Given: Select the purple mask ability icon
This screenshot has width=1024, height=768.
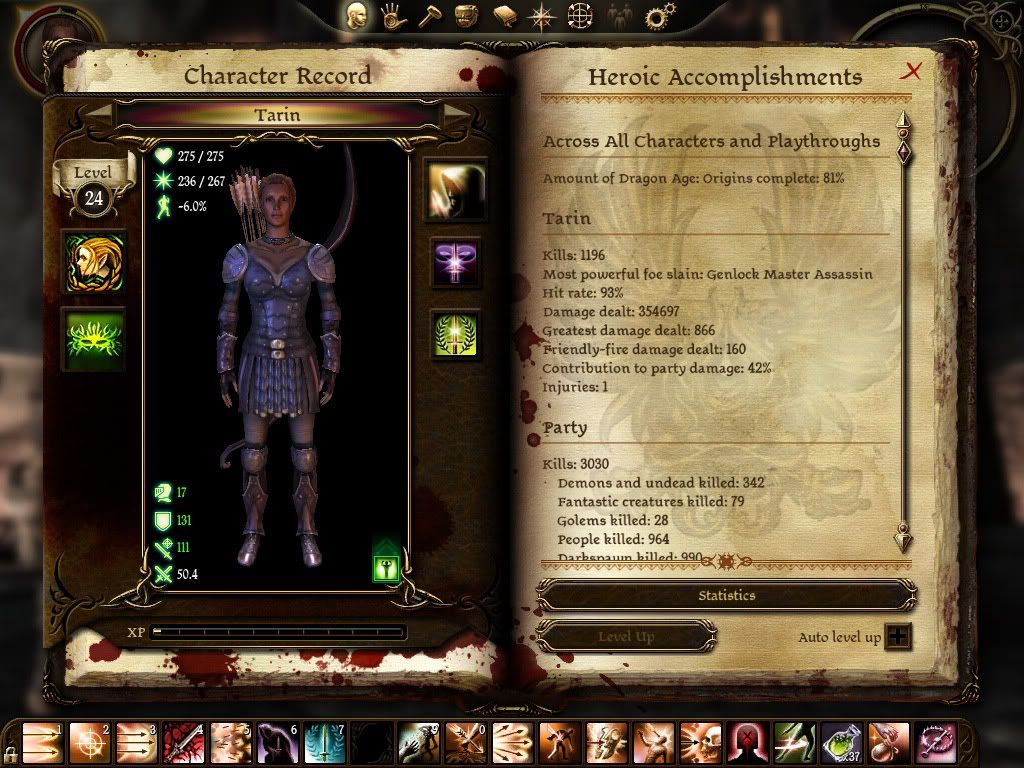Looking at the screenshot, I should 456,263.
